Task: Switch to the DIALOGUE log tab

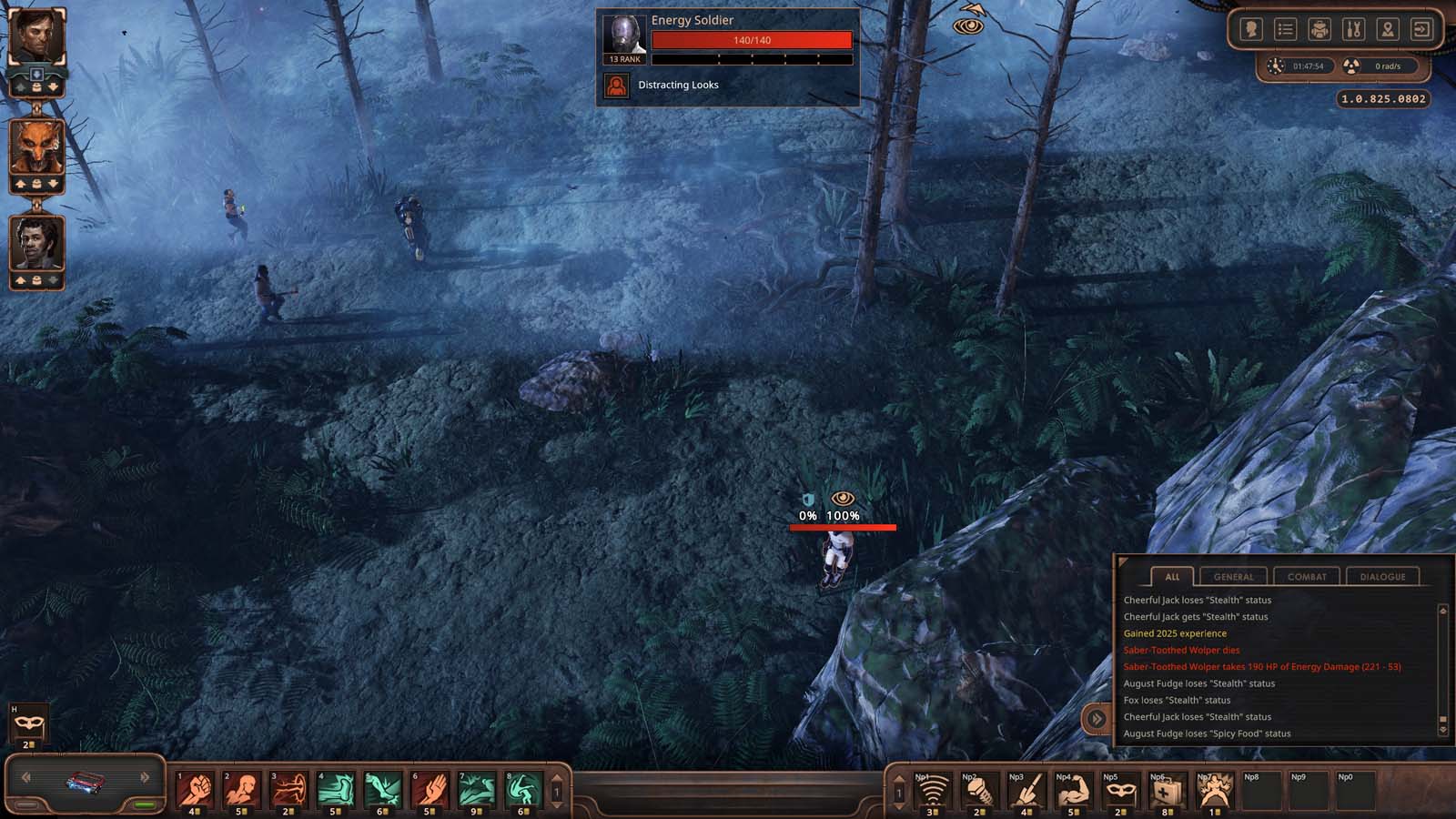Action: point(1381,576)
